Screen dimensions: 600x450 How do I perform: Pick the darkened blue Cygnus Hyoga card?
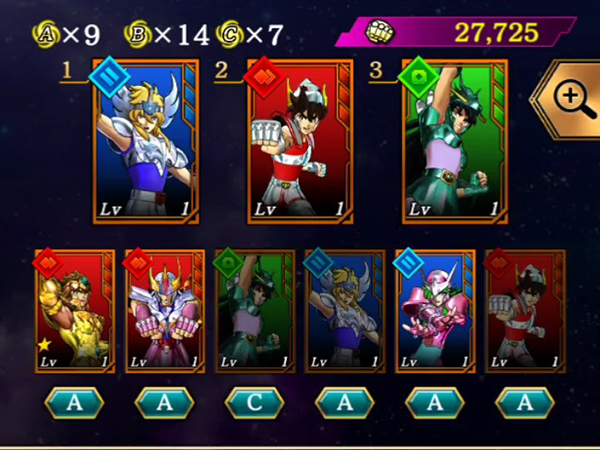(345, 312)
